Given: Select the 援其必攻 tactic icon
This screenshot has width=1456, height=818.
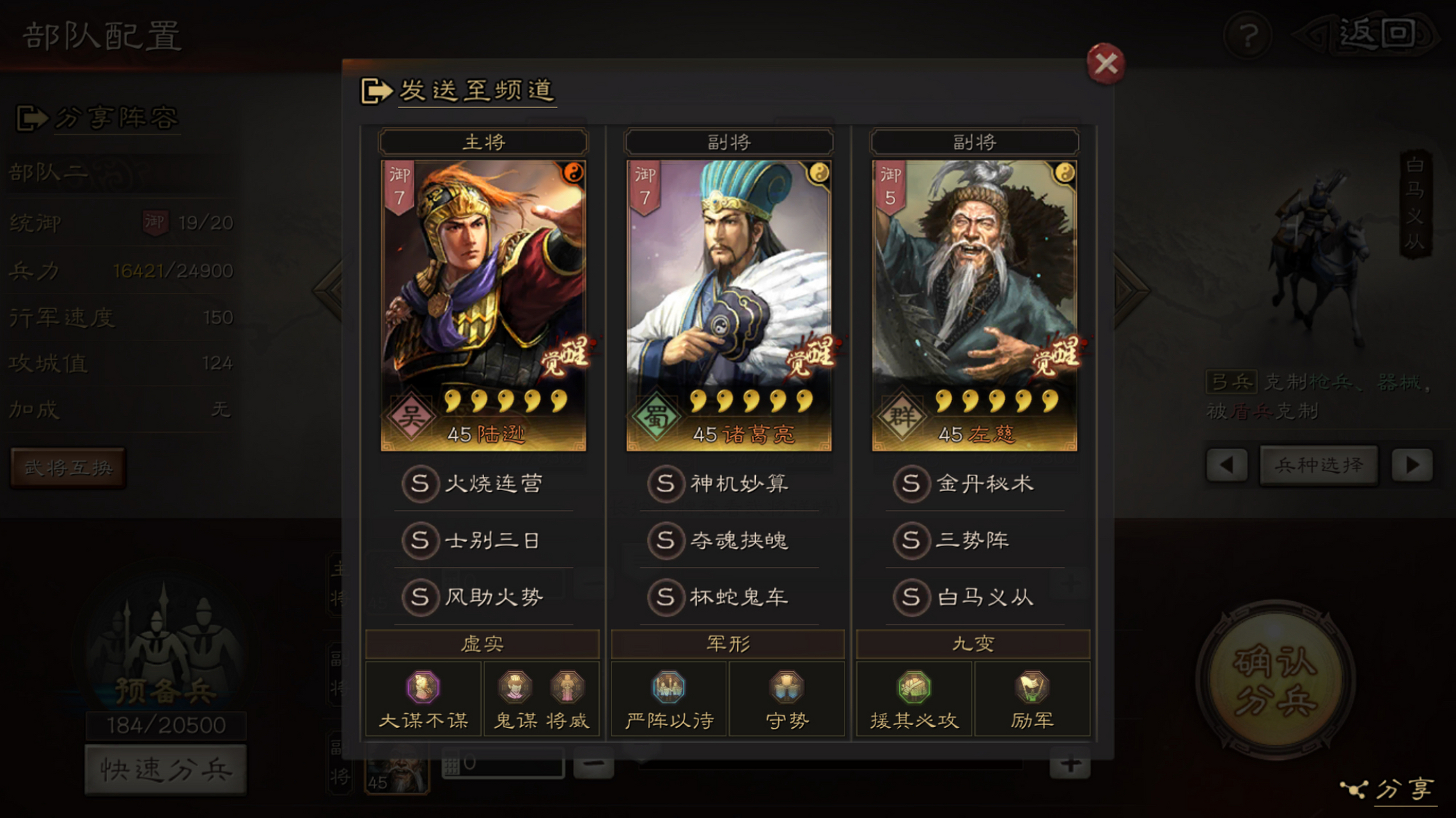Looking at the screenshot, I should (914, 689).
